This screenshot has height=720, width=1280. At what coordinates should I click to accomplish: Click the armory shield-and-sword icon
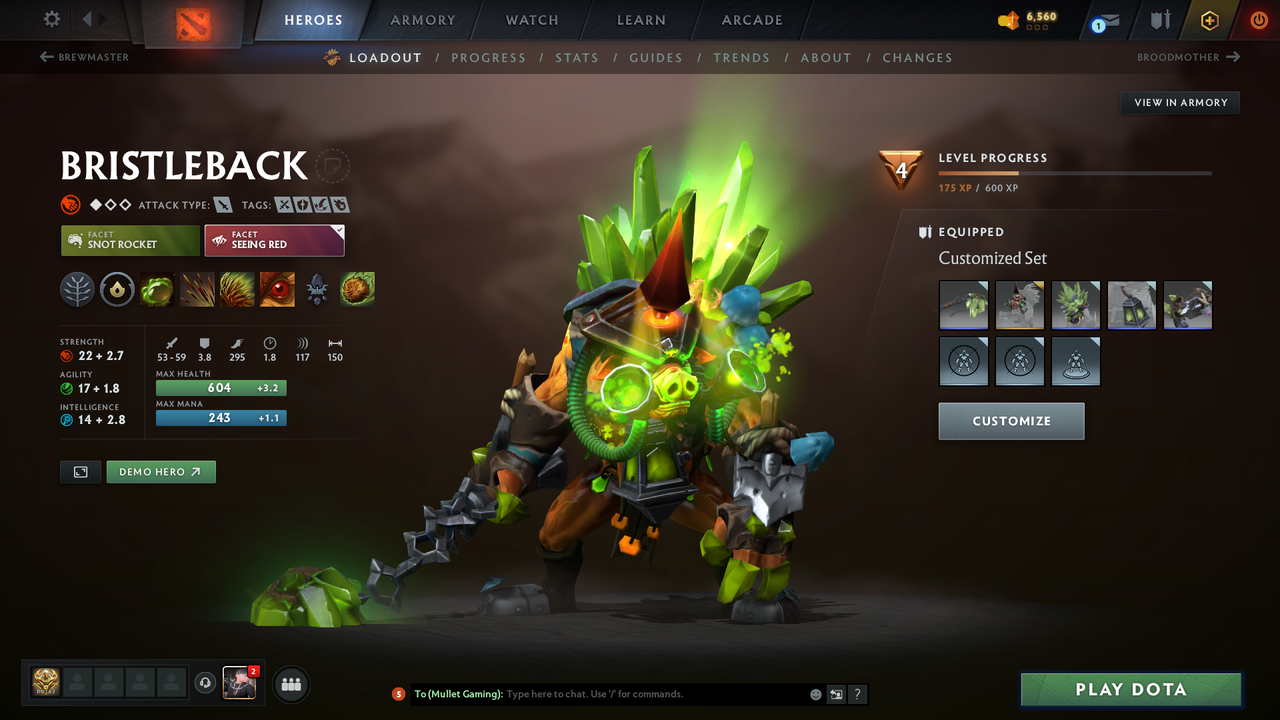coord(1158,19)
